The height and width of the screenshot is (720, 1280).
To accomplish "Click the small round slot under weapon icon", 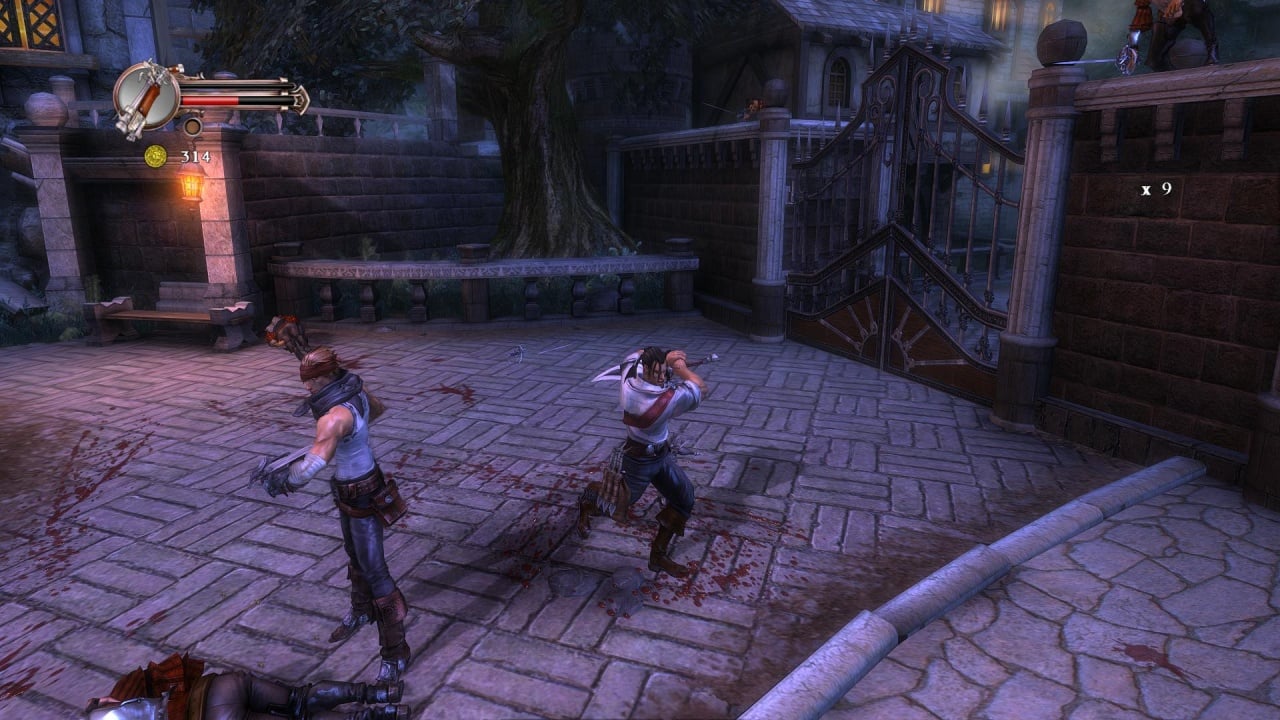I will click(x=192, y=127).
